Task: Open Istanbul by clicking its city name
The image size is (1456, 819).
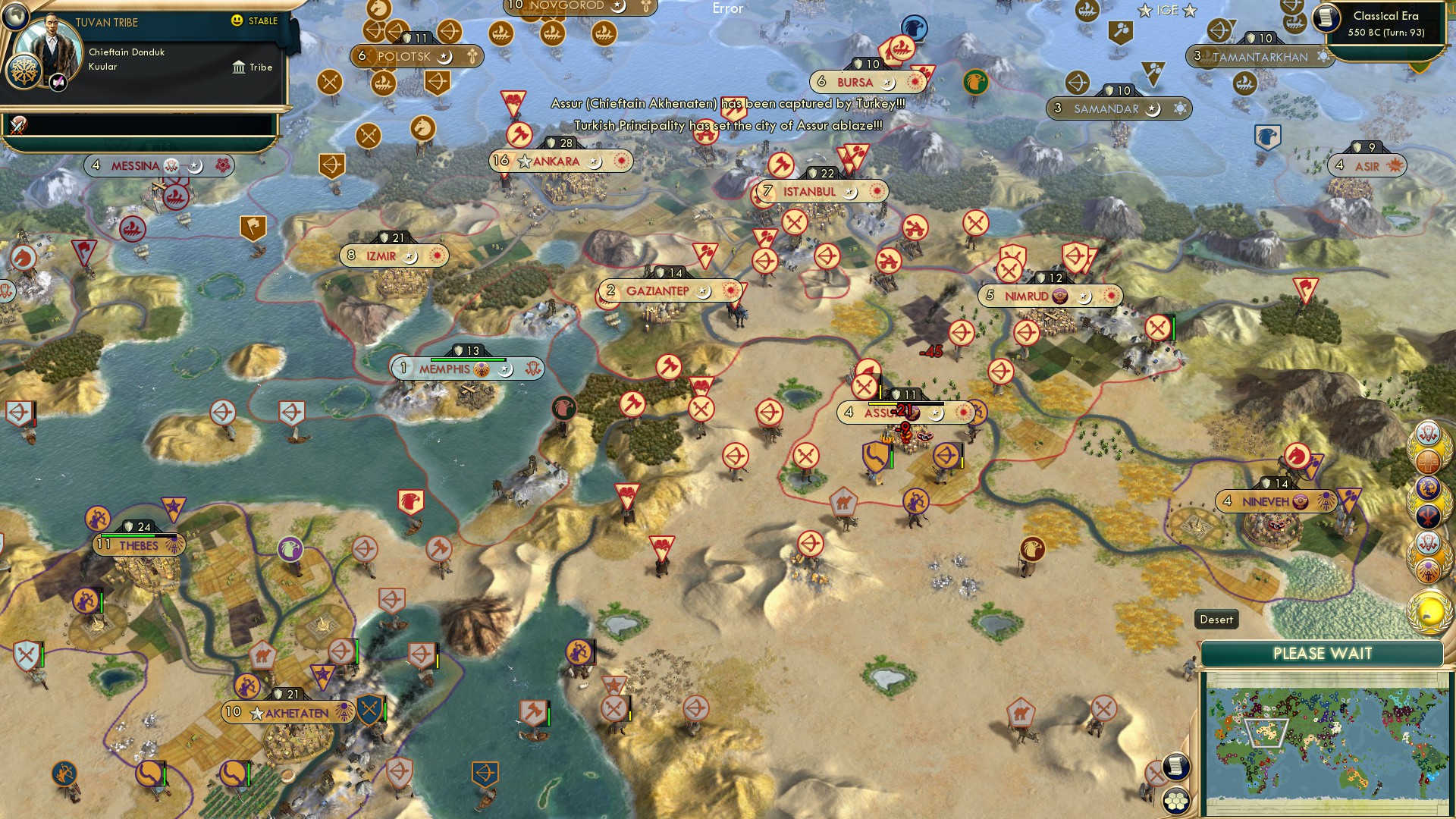Action: pos(808,192)
